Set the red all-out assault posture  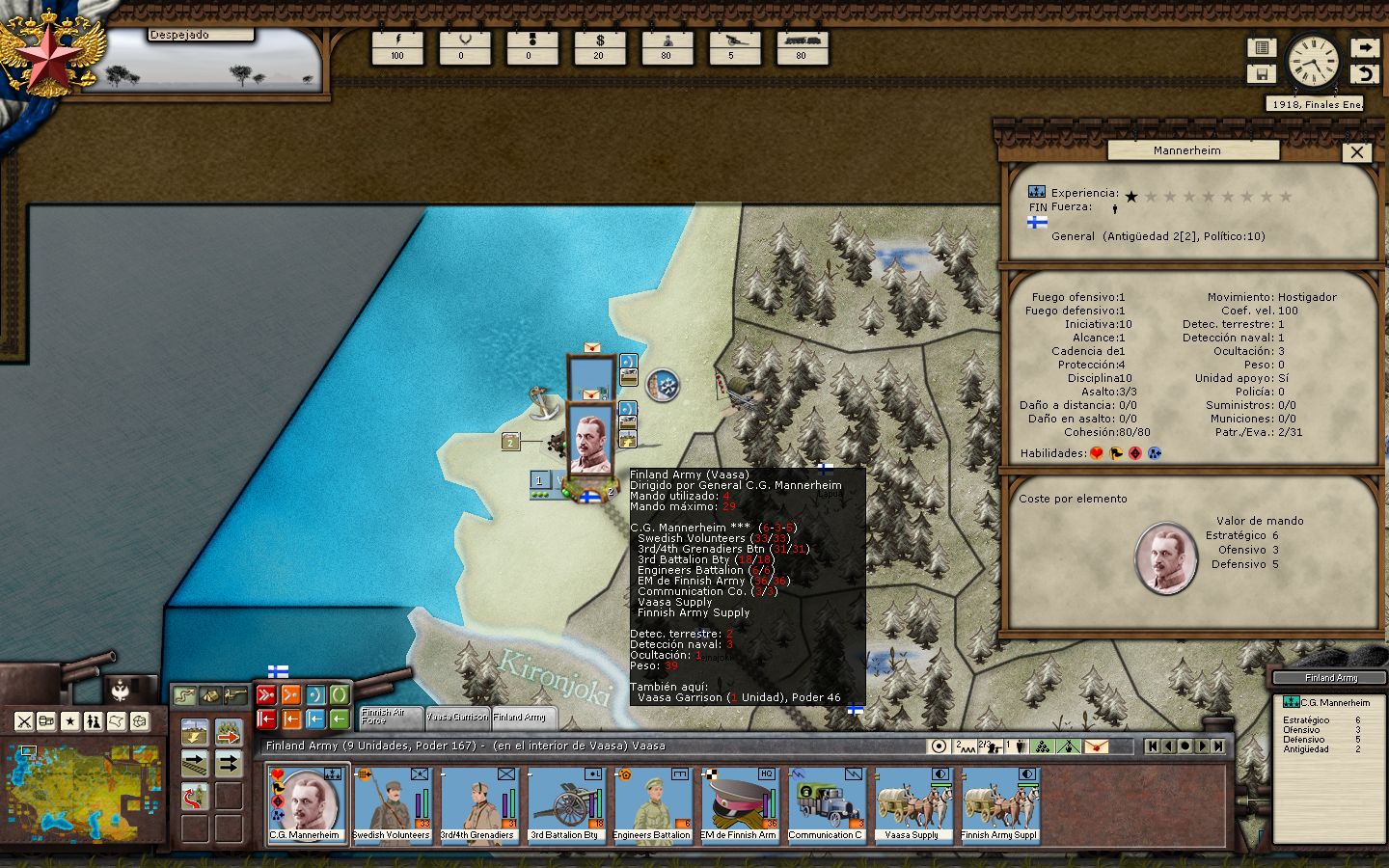coord(266,695)
